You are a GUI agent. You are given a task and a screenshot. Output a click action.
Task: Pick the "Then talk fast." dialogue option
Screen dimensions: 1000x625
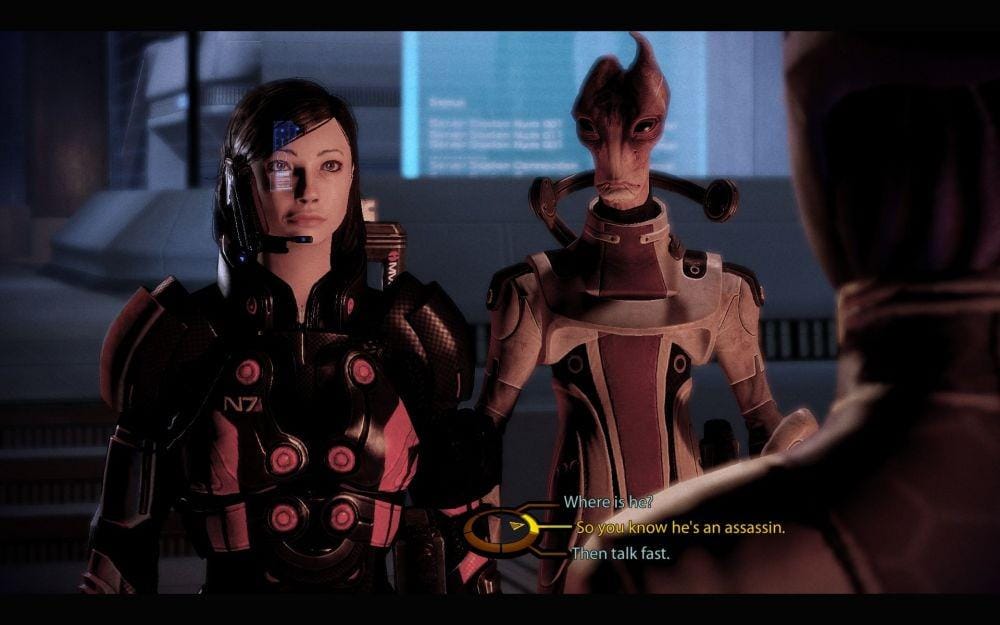(619, 552)
